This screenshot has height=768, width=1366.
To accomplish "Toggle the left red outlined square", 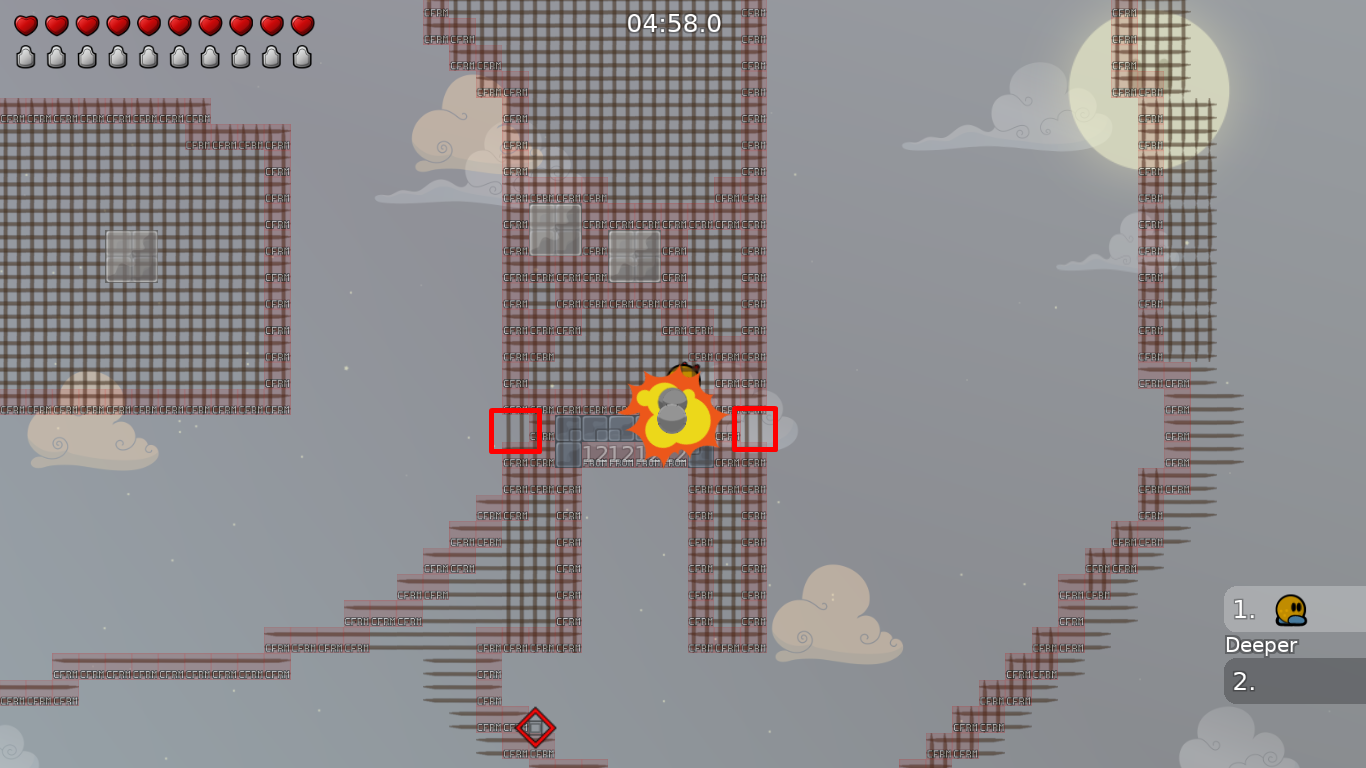I will (515, 431).
